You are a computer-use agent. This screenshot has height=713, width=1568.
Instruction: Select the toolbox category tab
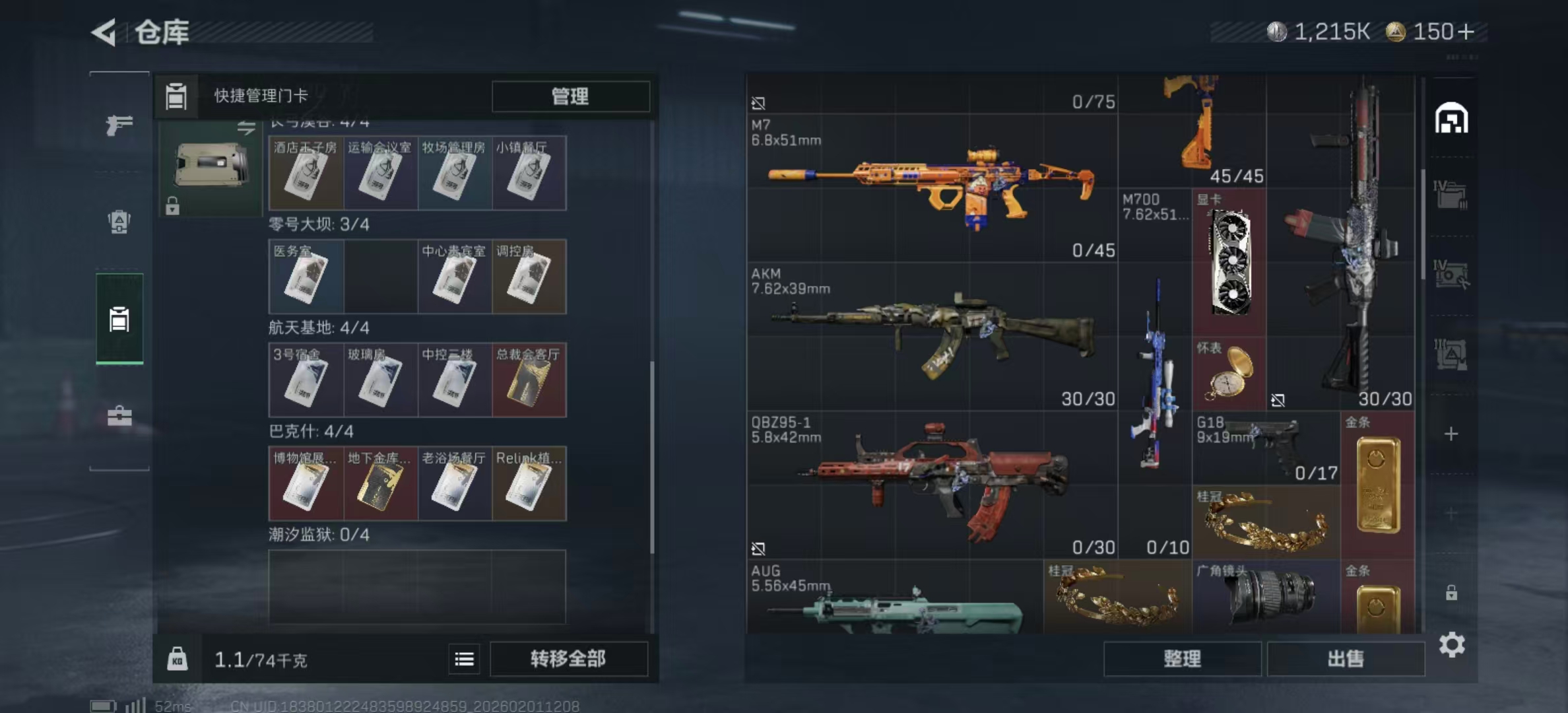[x=119, y=416]
